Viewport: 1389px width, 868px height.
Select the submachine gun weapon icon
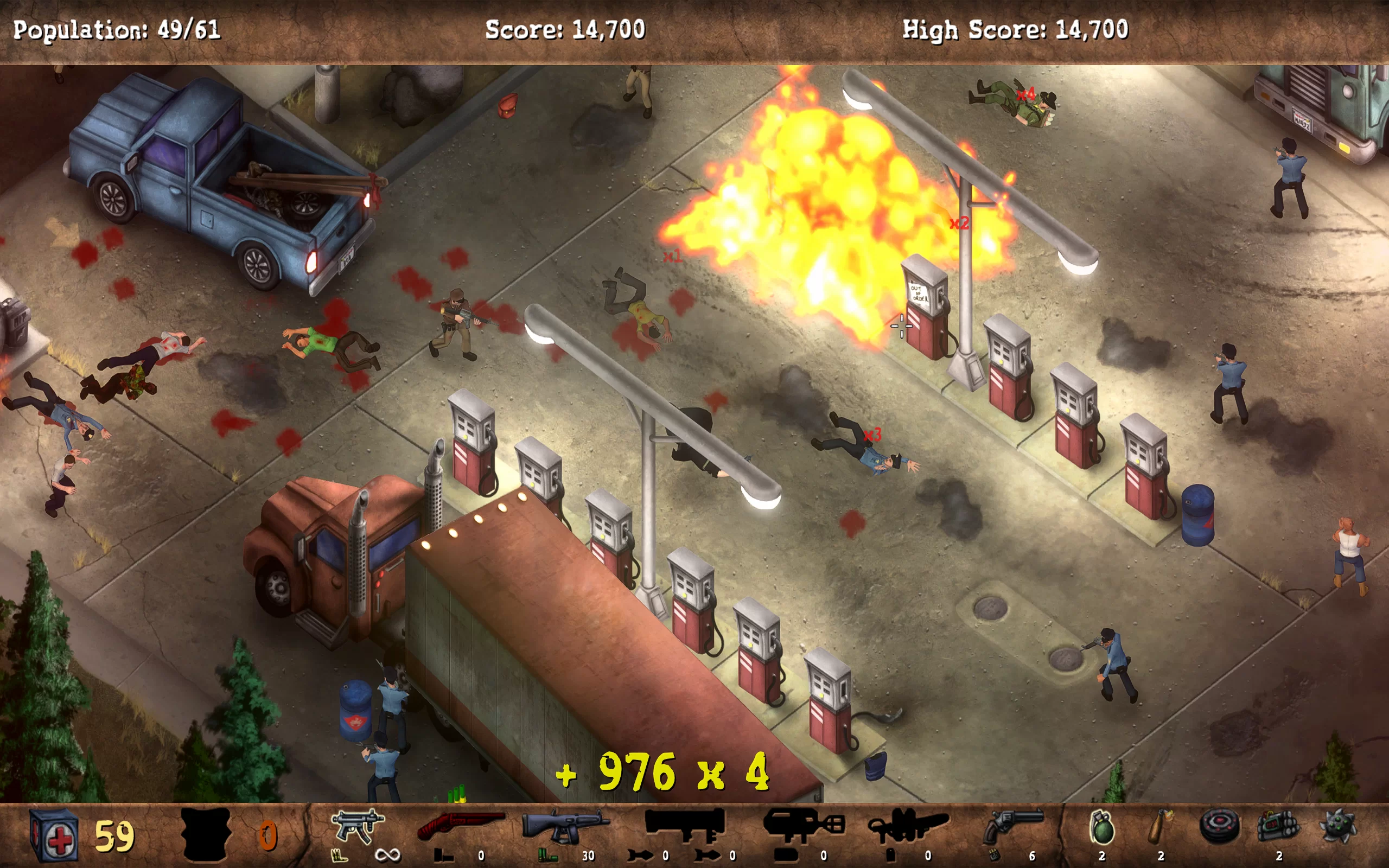point(357,827)
